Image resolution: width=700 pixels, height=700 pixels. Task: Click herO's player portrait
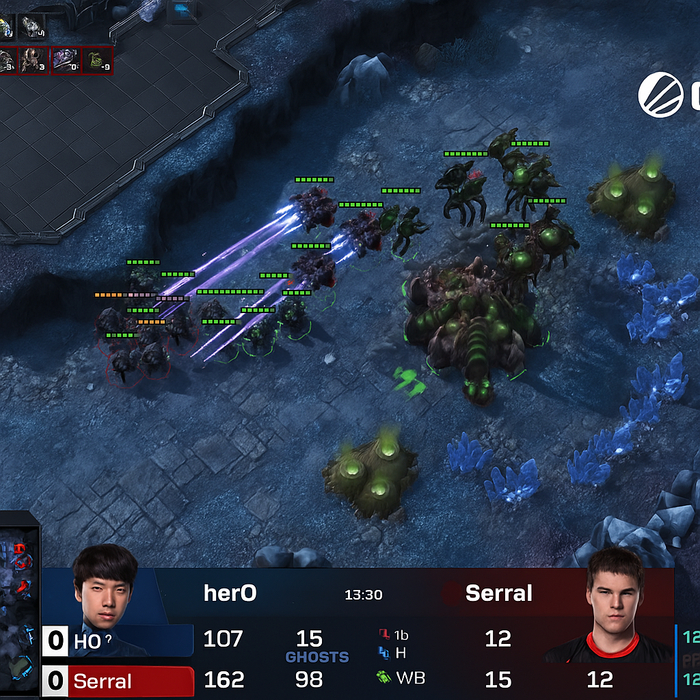(105, 588)
